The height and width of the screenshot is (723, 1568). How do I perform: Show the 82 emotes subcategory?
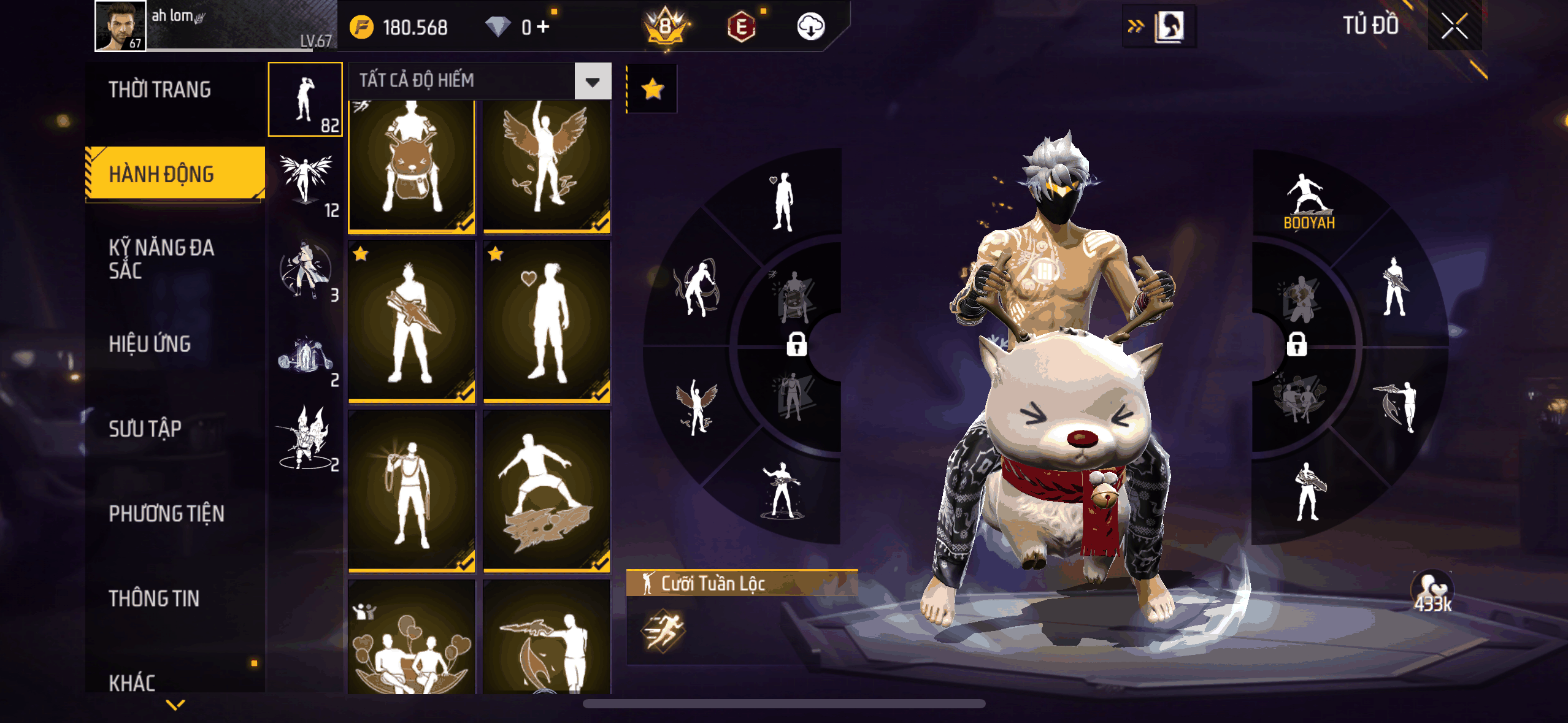(306, 99)
